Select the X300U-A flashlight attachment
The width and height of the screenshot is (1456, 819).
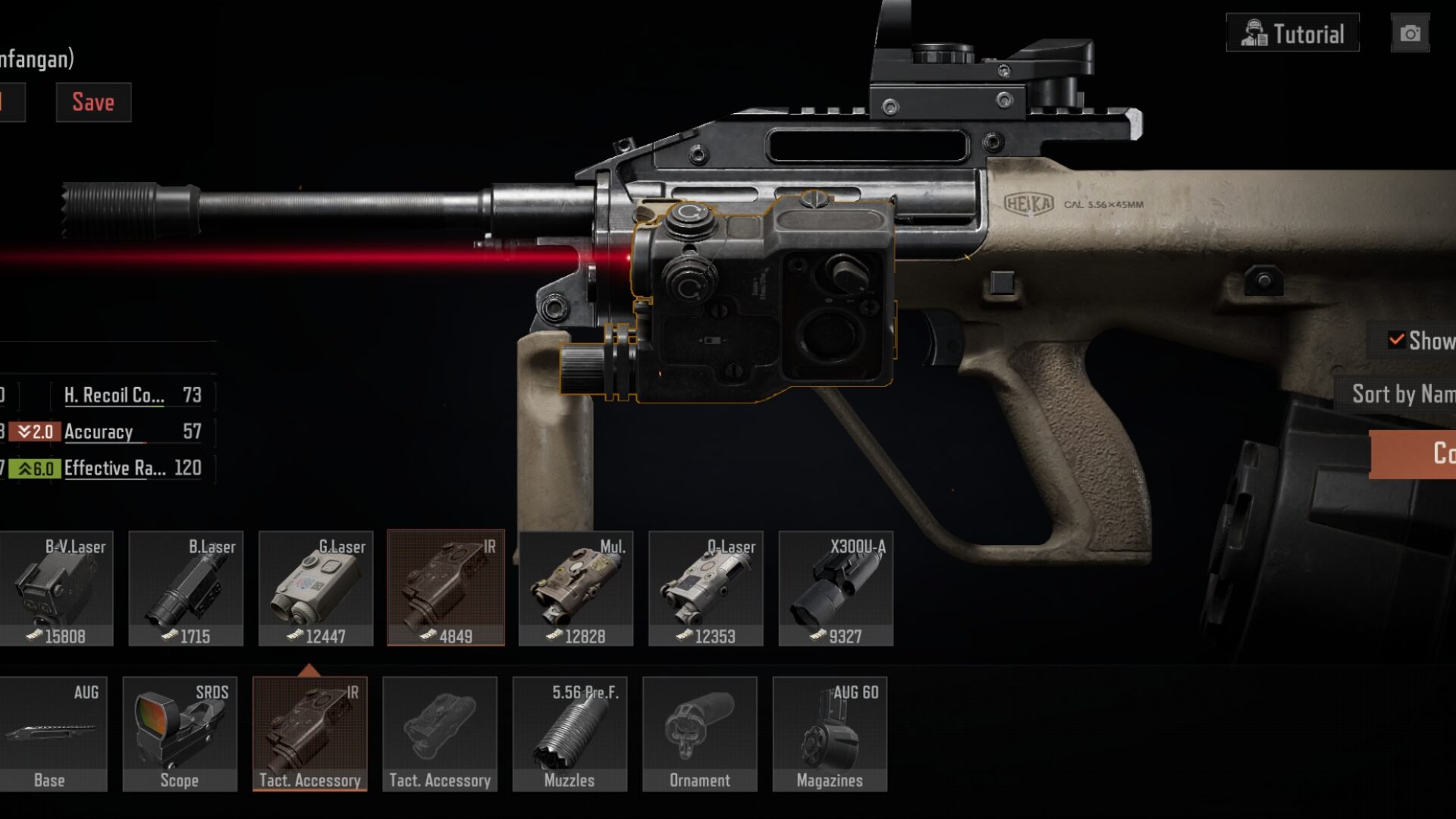click(836, 588)
